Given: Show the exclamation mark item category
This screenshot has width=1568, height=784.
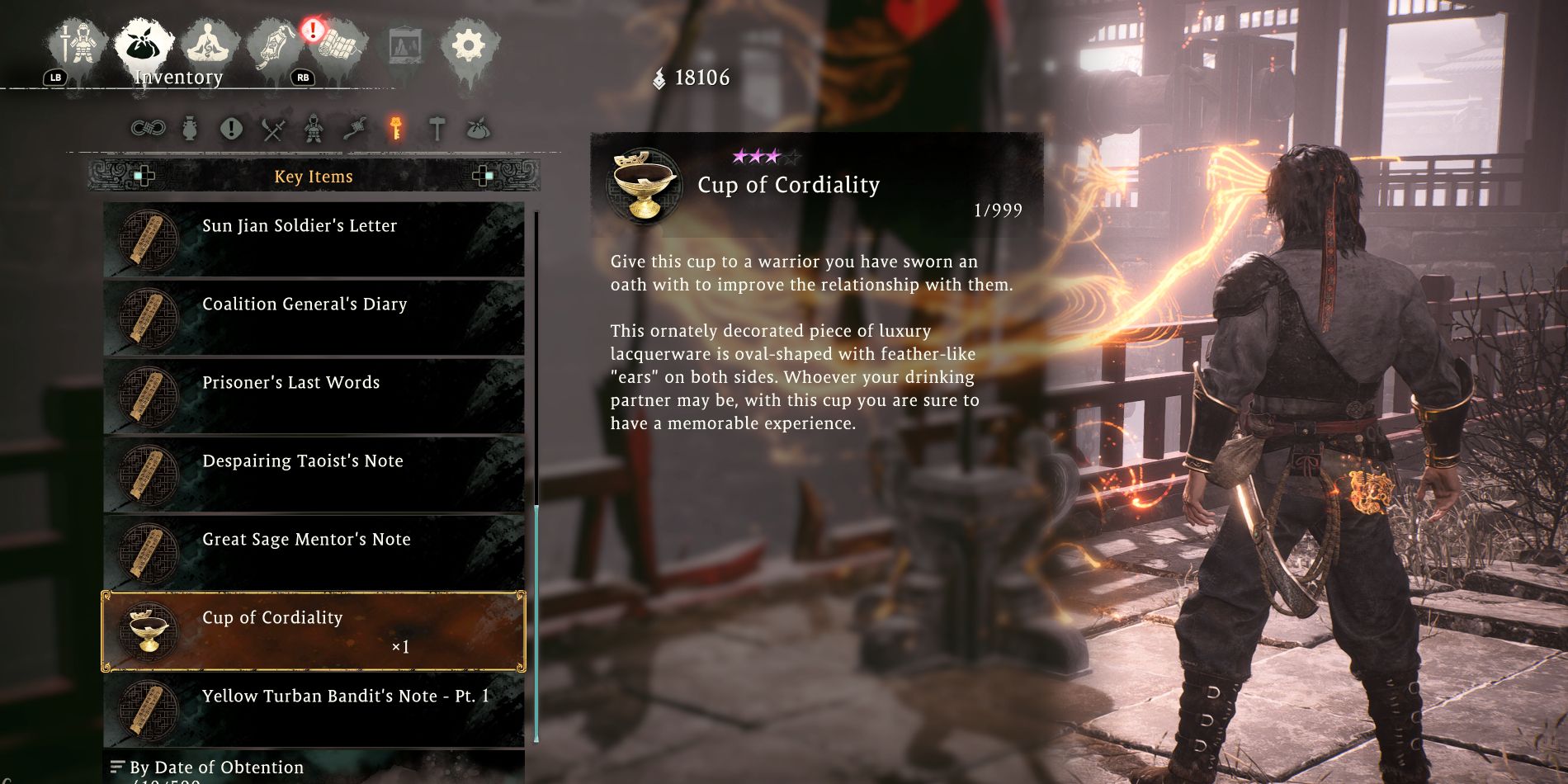Looking at the screenshot, I should [231, 129].
